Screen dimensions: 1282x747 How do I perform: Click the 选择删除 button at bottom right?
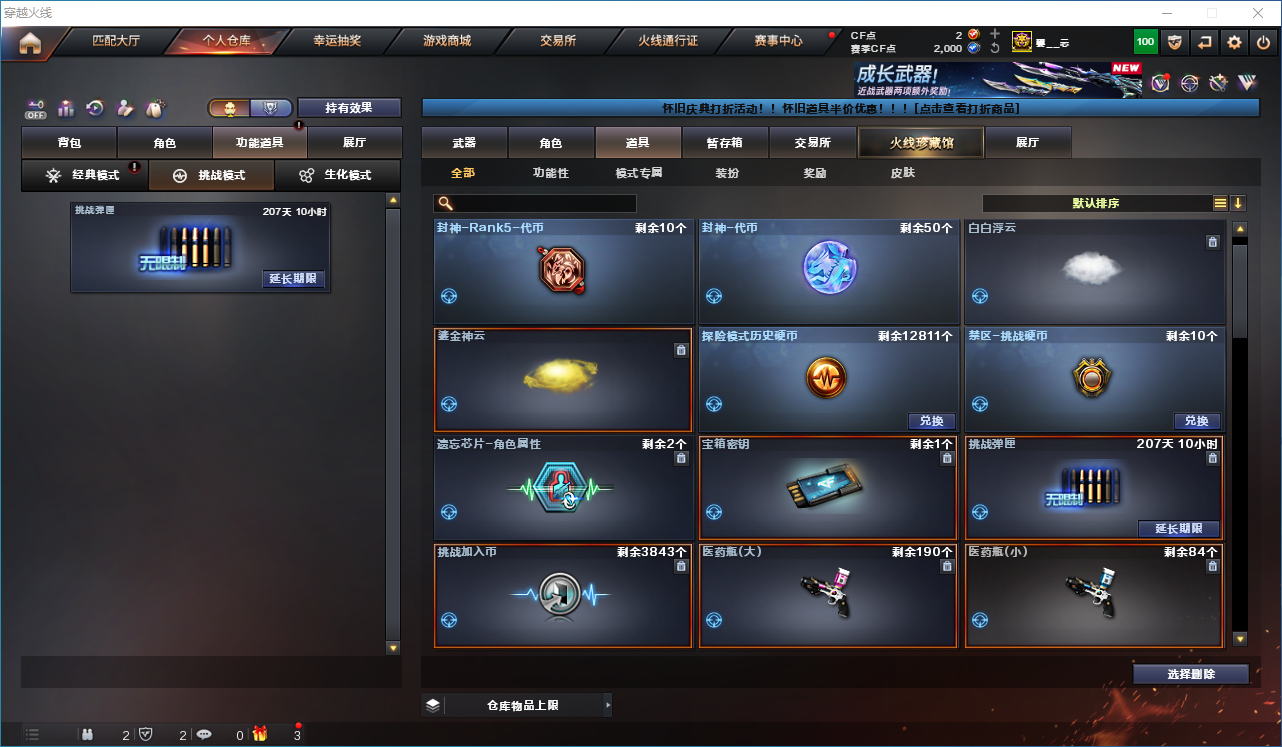click(1190, 673)
